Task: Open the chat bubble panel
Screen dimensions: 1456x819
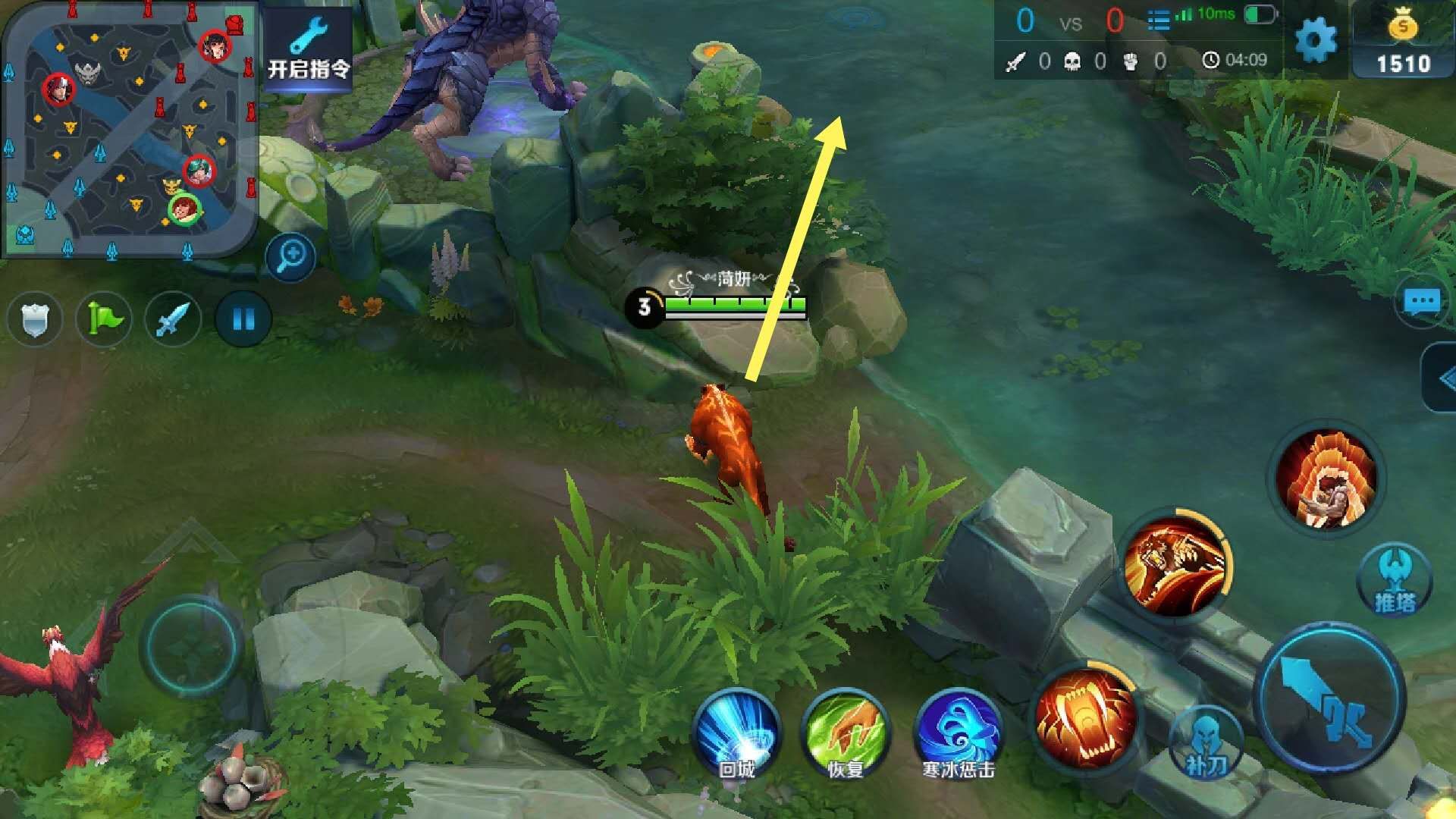Action: (x=1422, y=303)
